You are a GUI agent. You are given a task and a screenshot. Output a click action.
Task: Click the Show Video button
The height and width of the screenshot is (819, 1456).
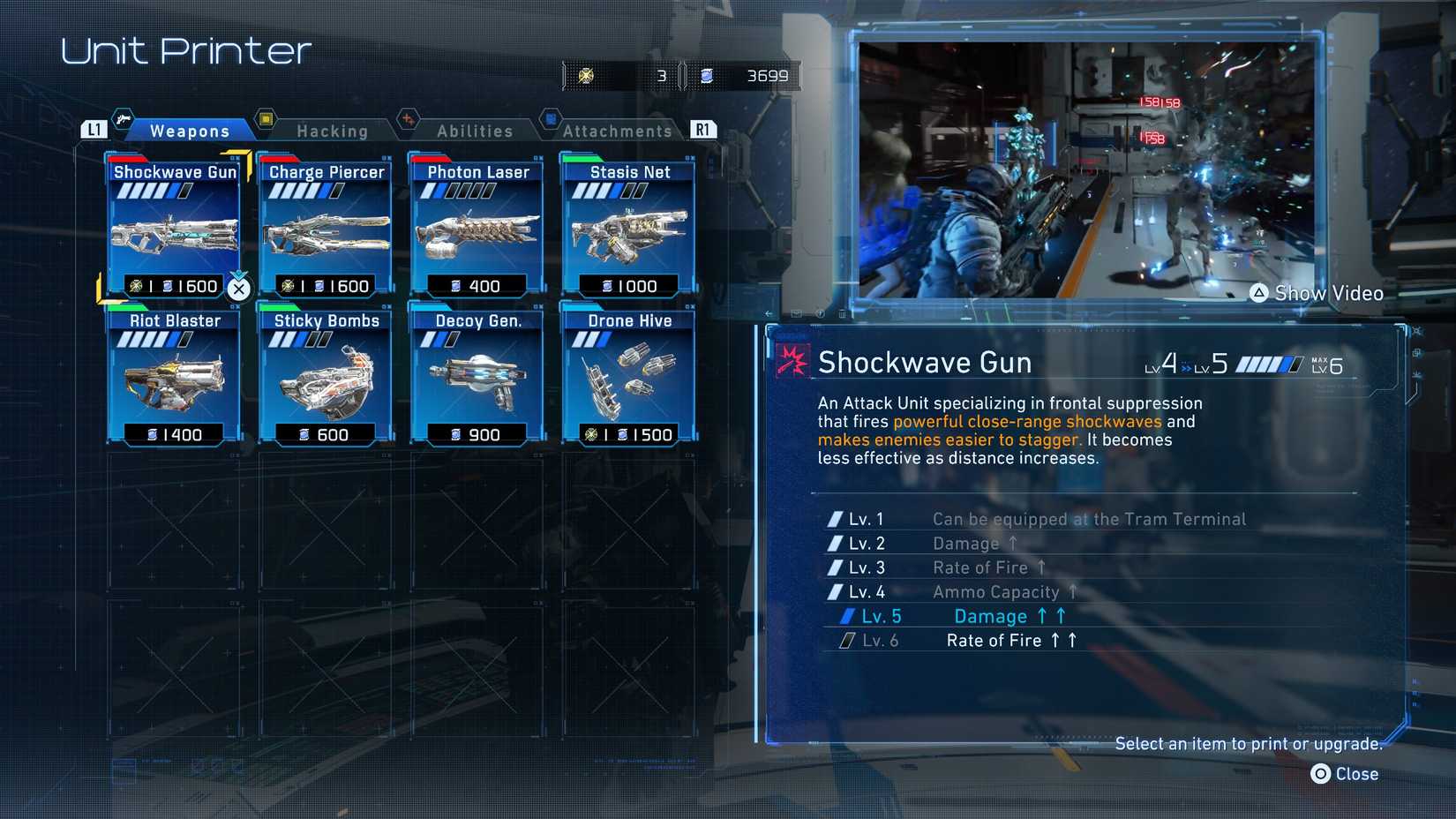tap(1315, 293)
